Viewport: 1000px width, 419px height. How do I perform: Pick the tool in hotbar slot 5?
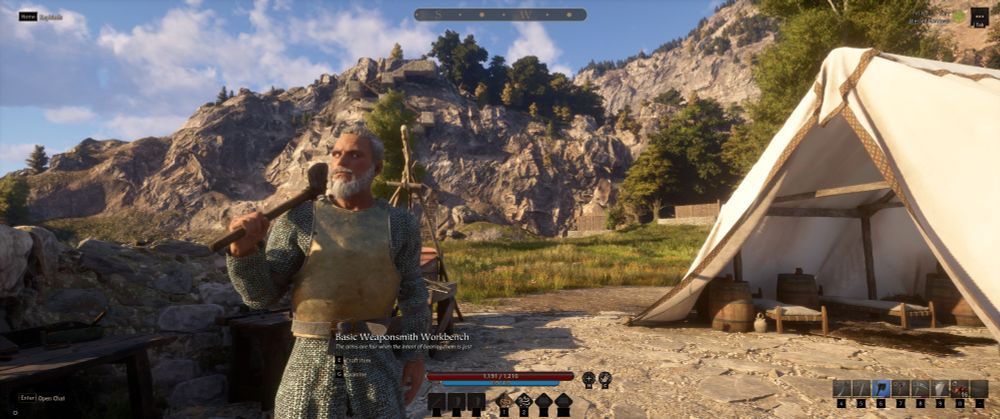coord(861,388)
